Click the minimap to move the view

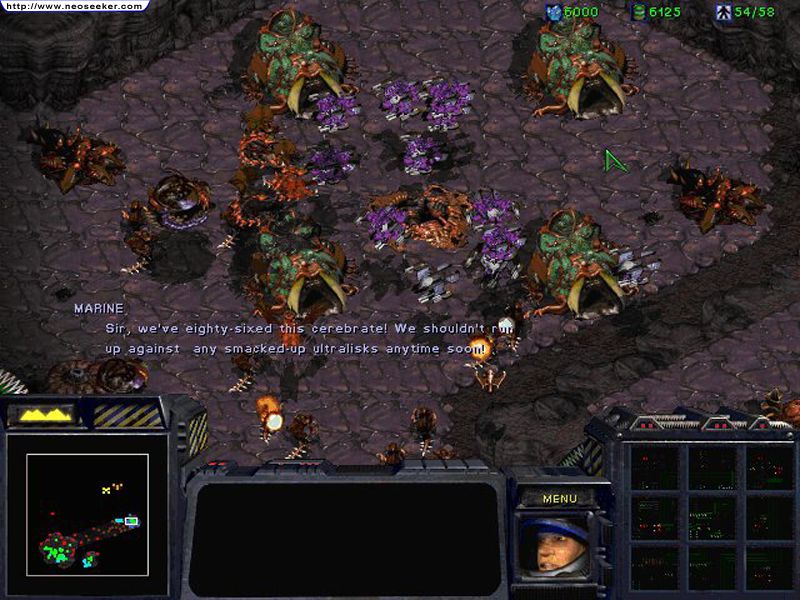[87, 514]
